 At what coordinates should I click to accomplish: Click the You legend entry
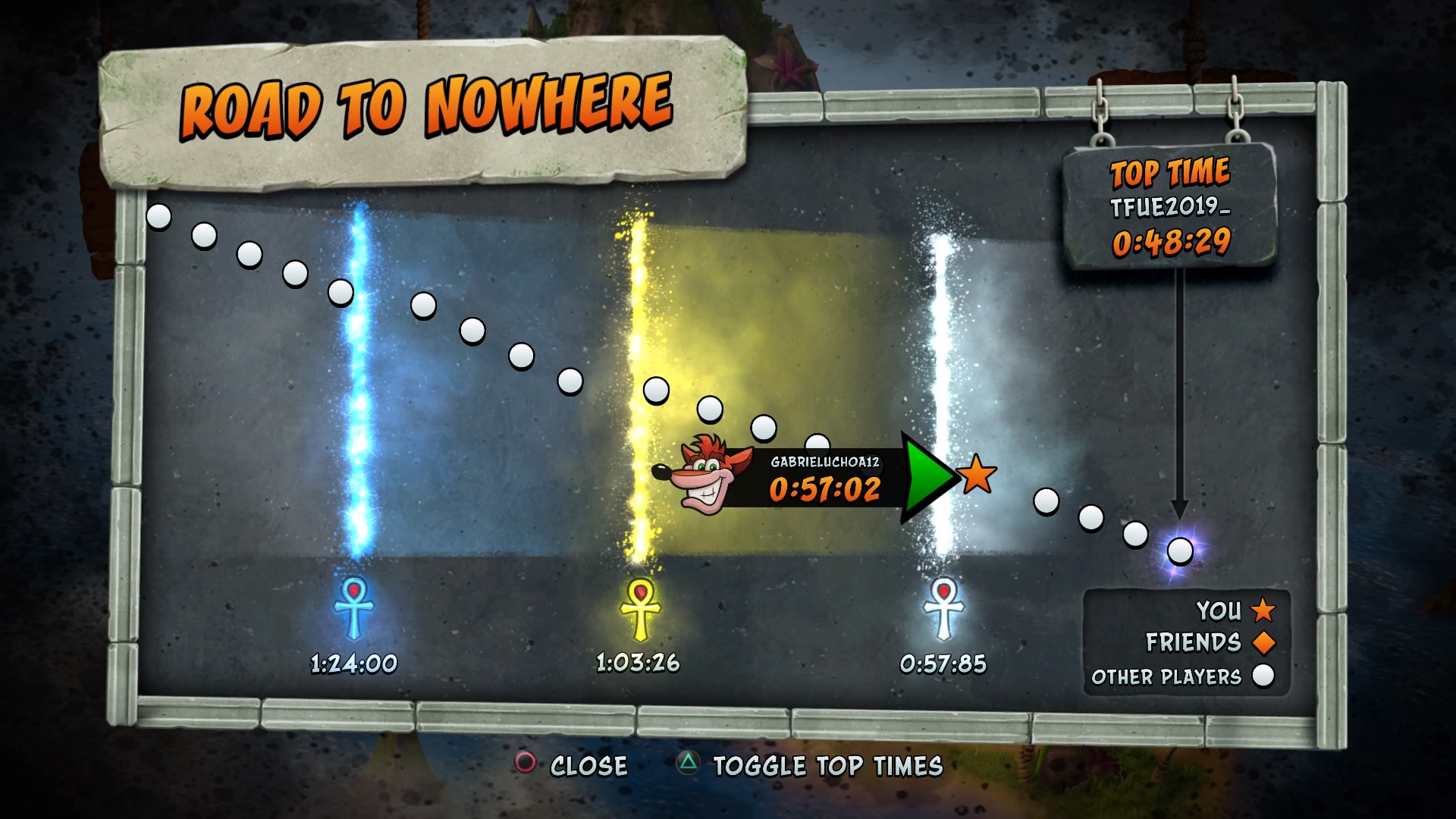[1235, 610]
